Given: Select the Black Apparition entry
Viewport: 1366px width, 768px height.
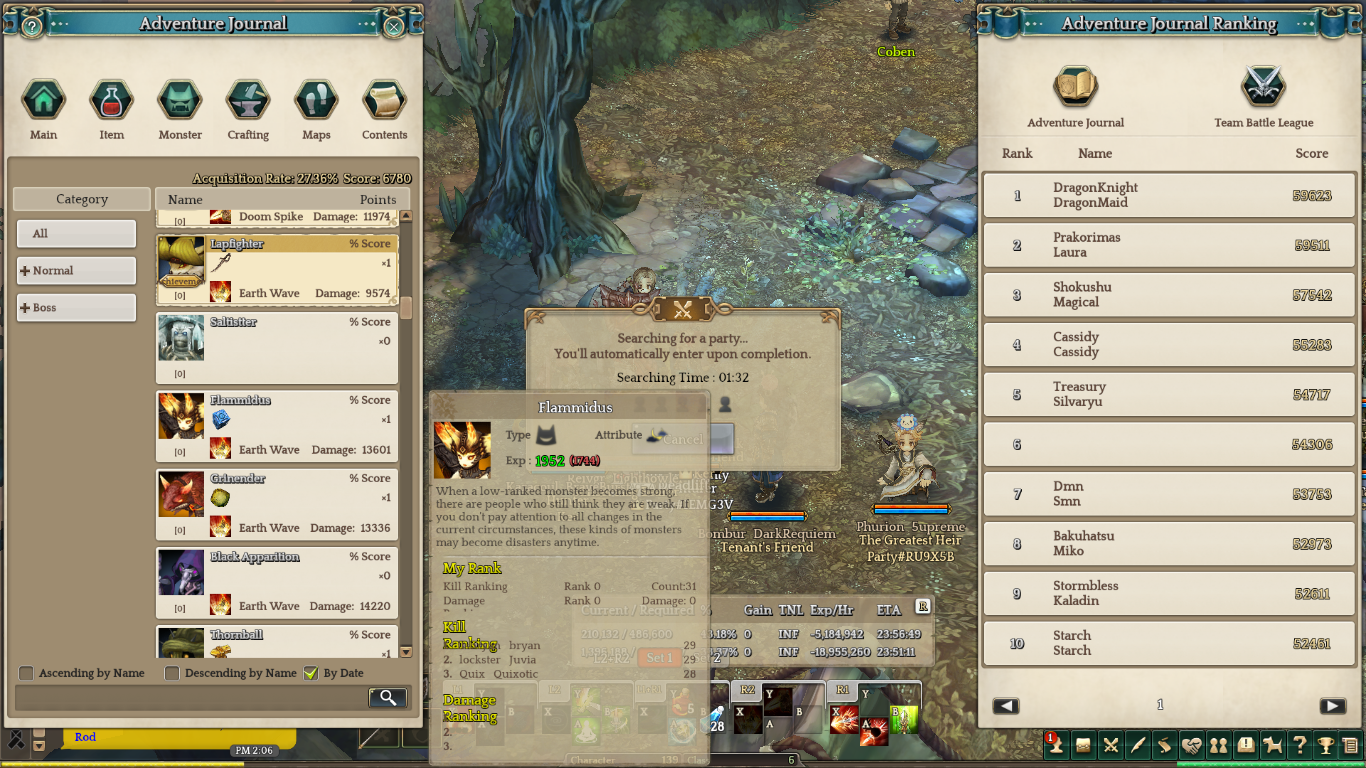Looking at the screenshot, I should [x=277, y=582].
